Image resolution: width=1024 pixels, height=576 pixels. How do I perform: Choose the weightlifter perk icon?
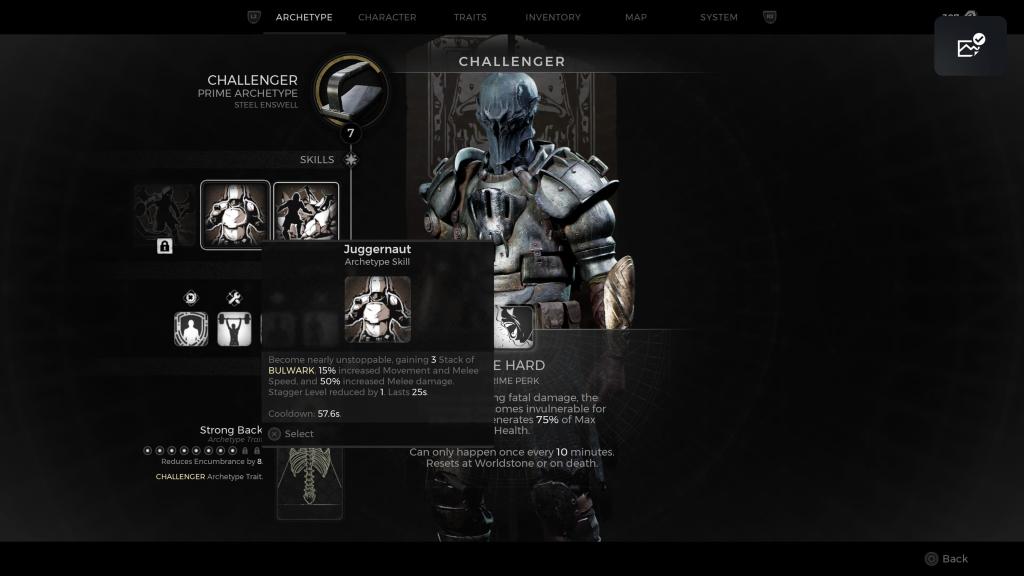pyautogui.click(x=234, y=328)
